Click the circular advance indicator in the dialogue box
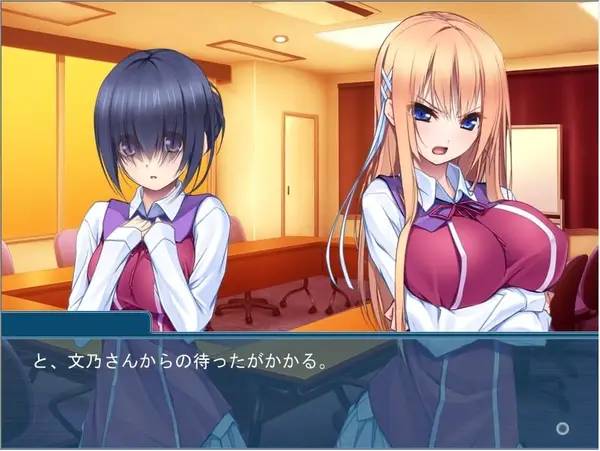 click(x=563, y=428)
